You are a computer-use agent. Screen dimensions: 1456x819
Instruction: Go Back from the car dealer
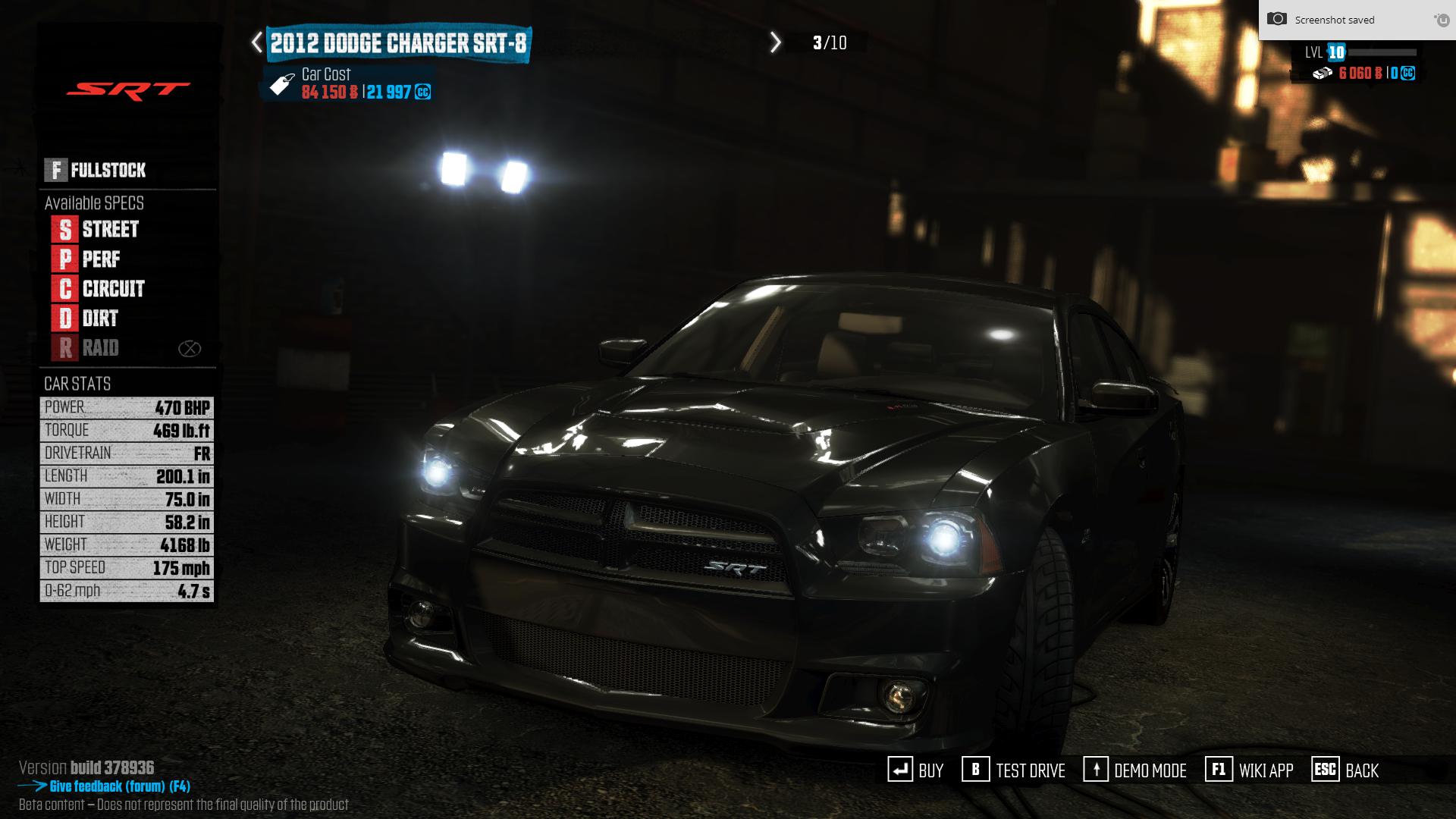(1345, 770)
